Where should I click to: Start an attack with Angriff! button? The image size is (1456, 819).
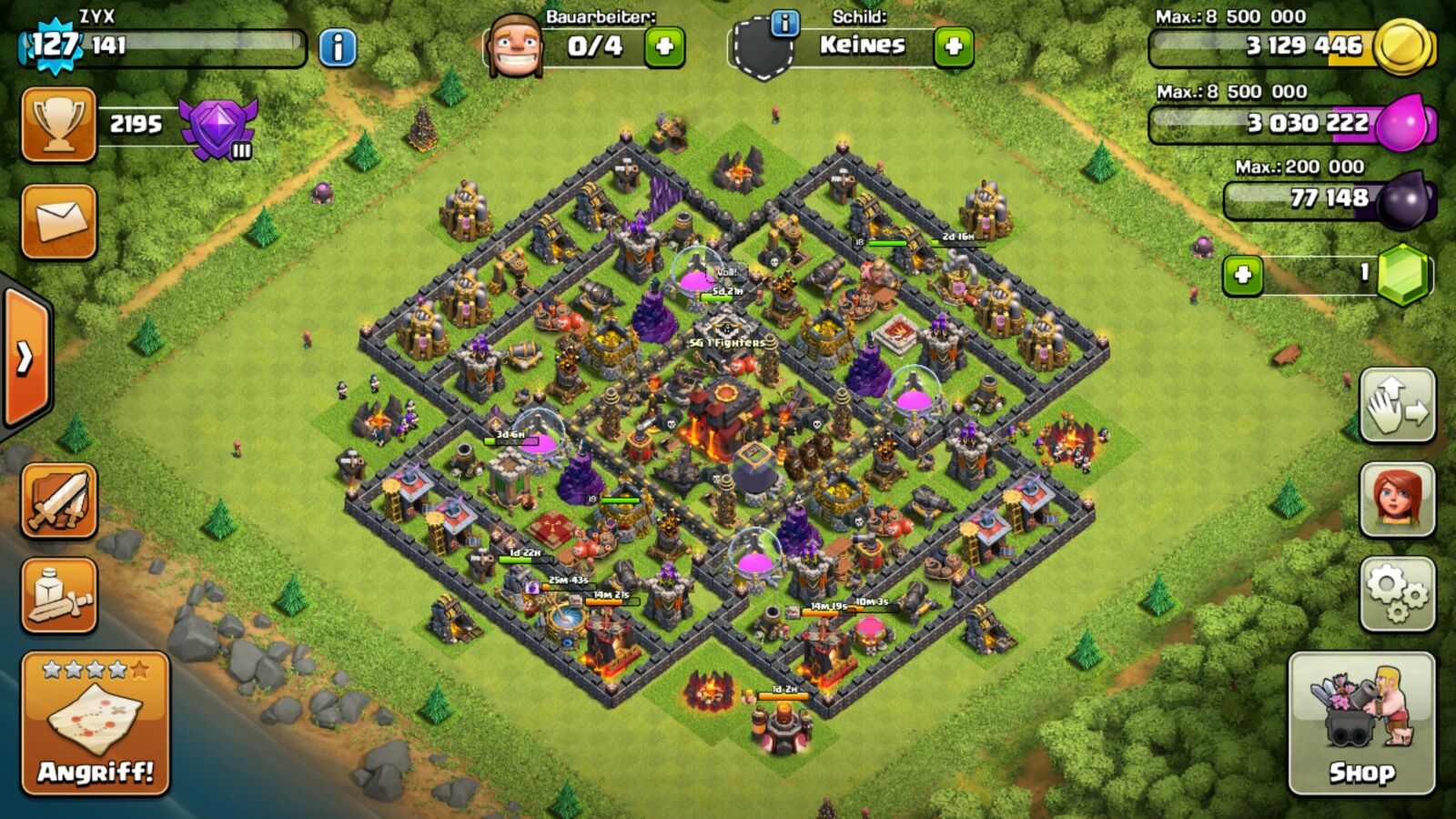tap(96, 723)
